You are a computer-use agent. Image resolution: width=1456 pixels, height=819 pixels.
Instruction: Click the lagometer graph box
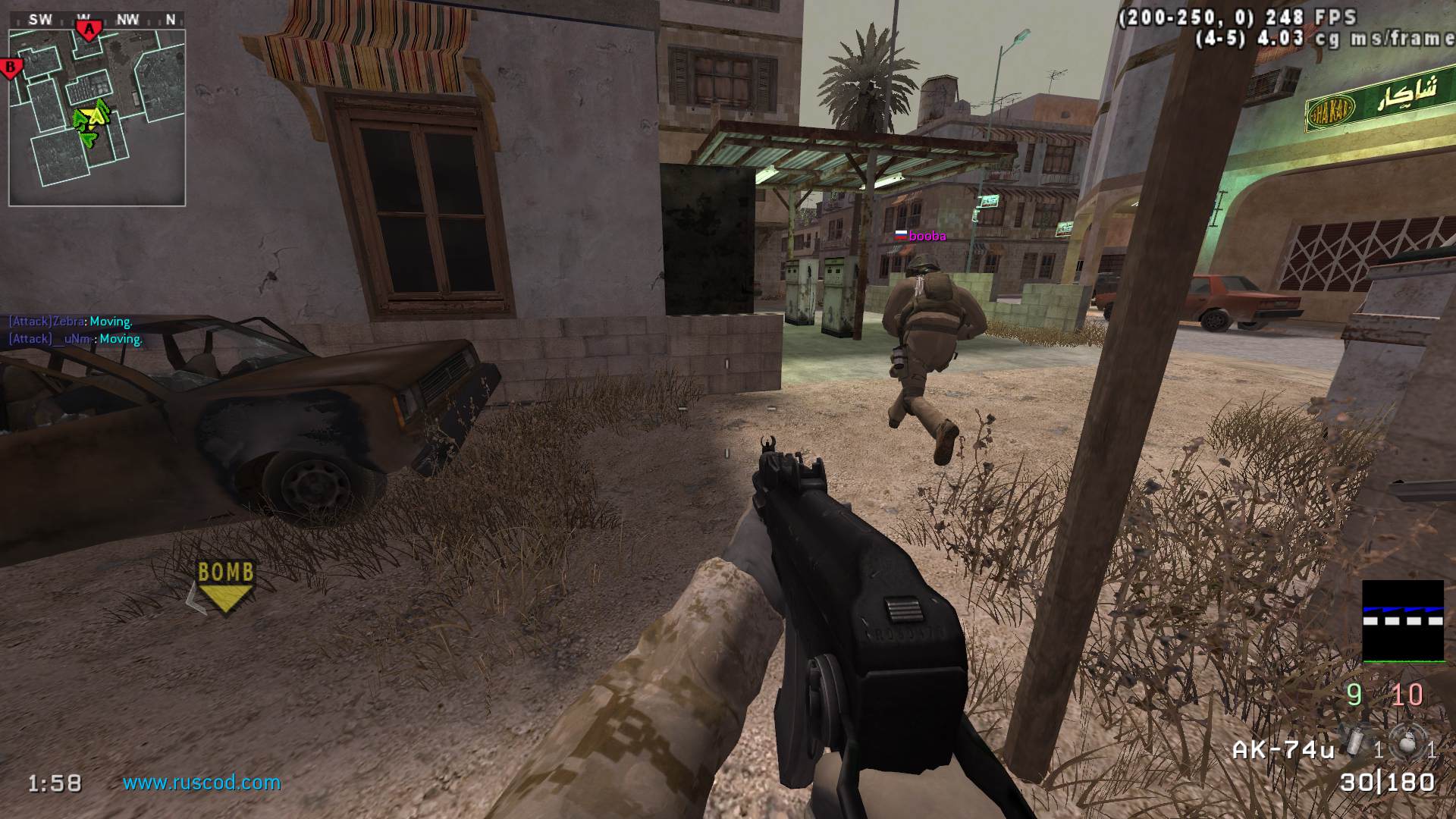1403,621
